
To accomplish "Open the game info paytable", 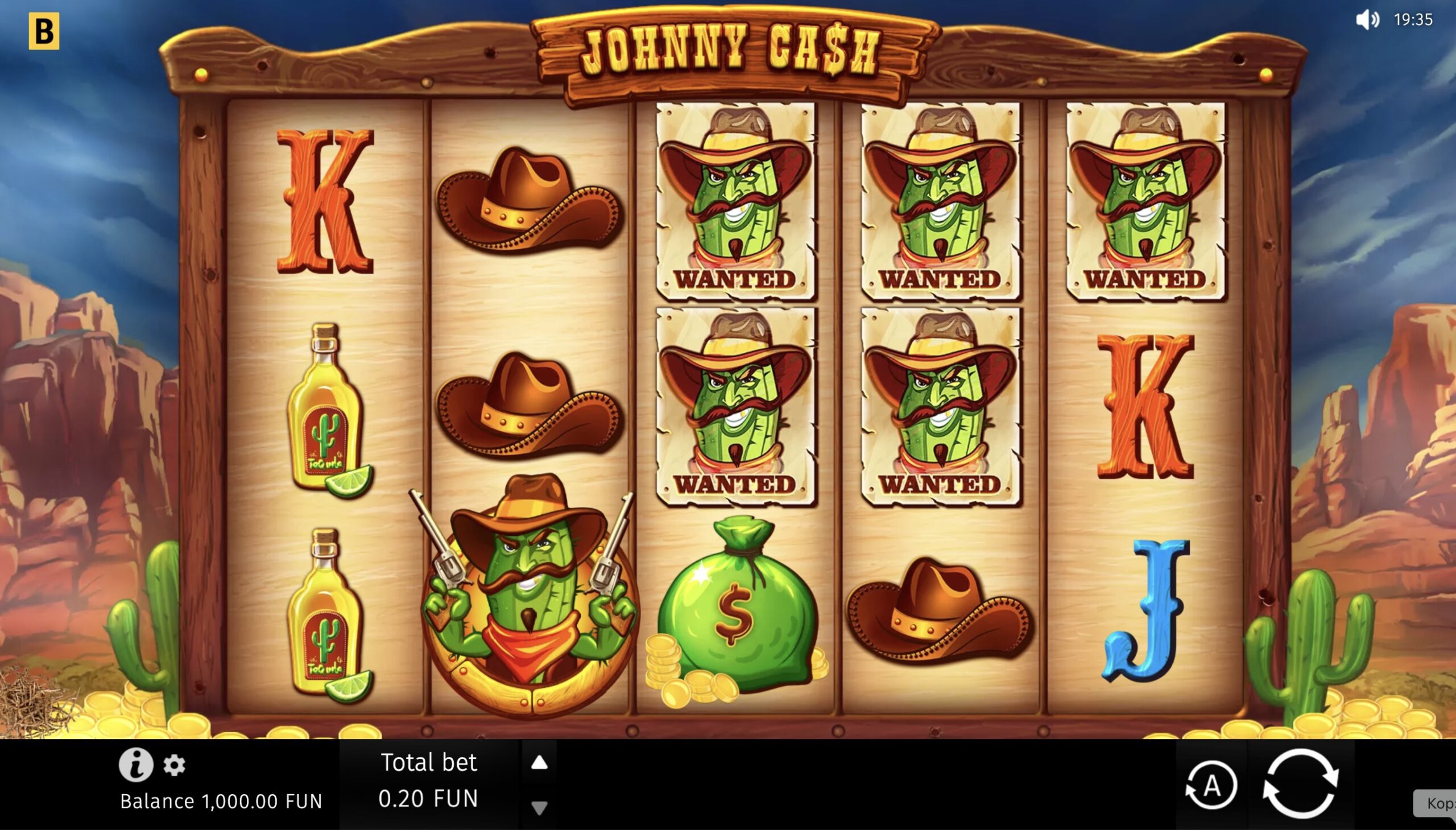I will (135, 765).
